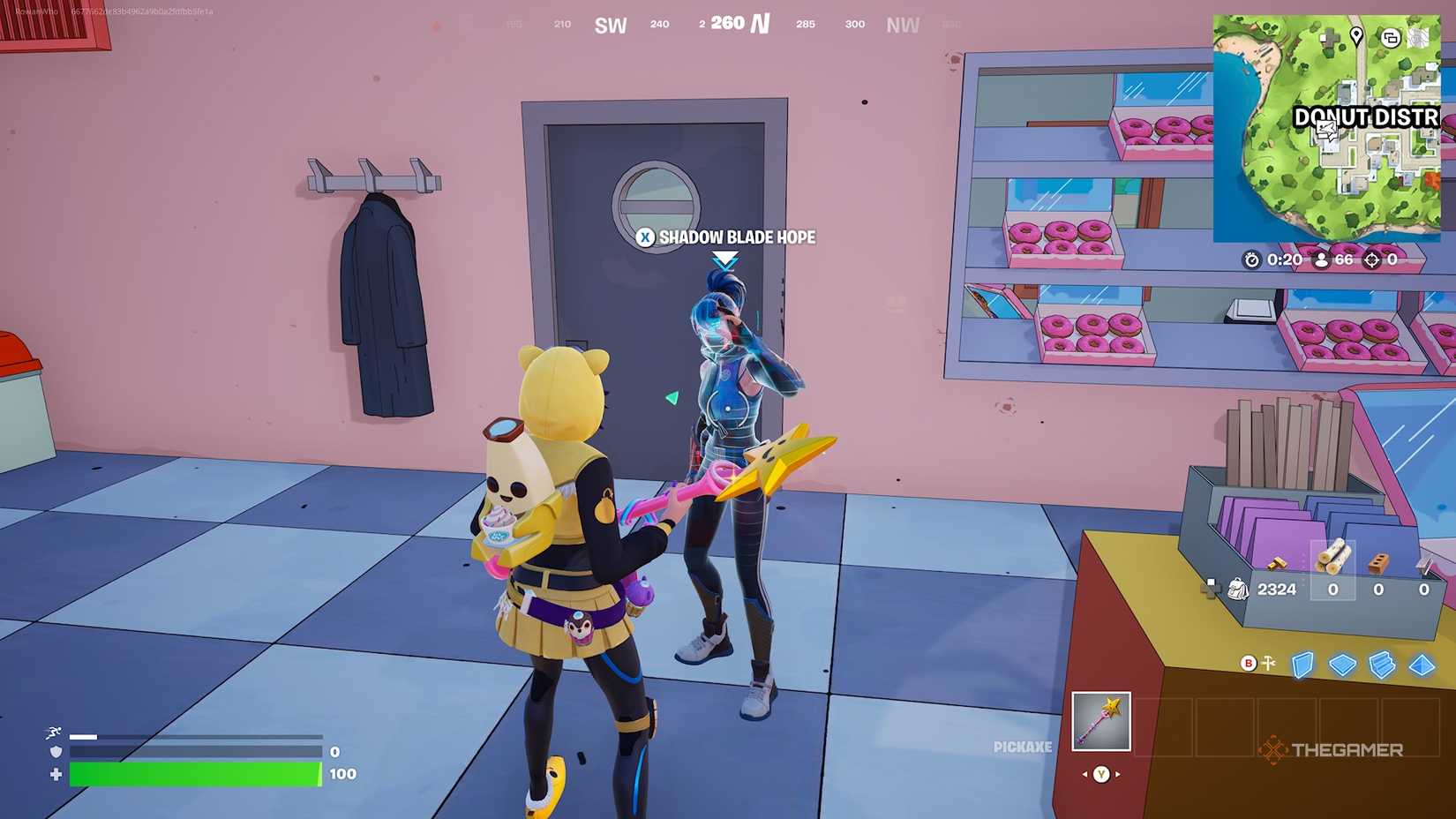Click SW on the compass bar
Image resolution: width=1456 pixels, height=819 pixels.
[x=612, y=26]
